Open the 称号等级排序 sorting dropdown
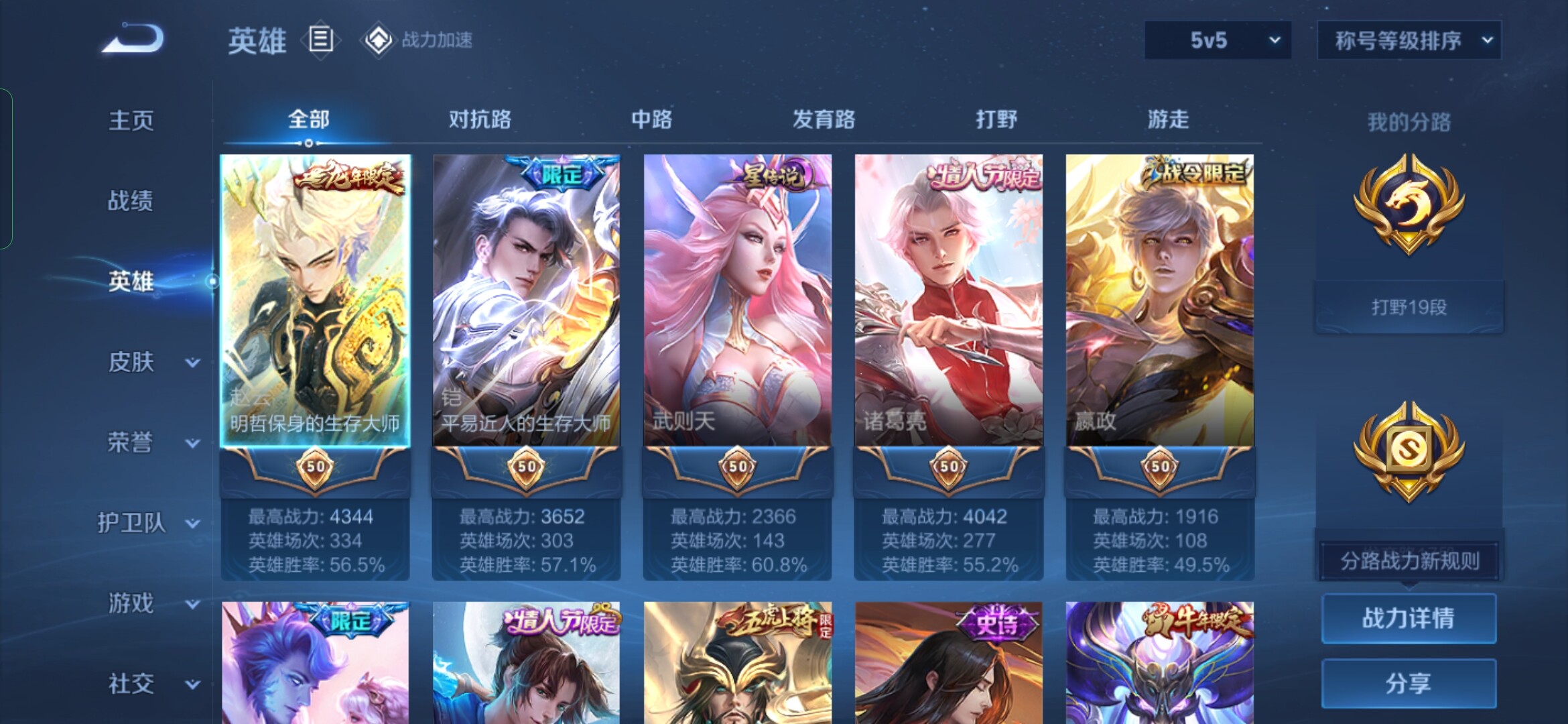The height and width of the screenshot is (724, 1568). pos(1409,40)
